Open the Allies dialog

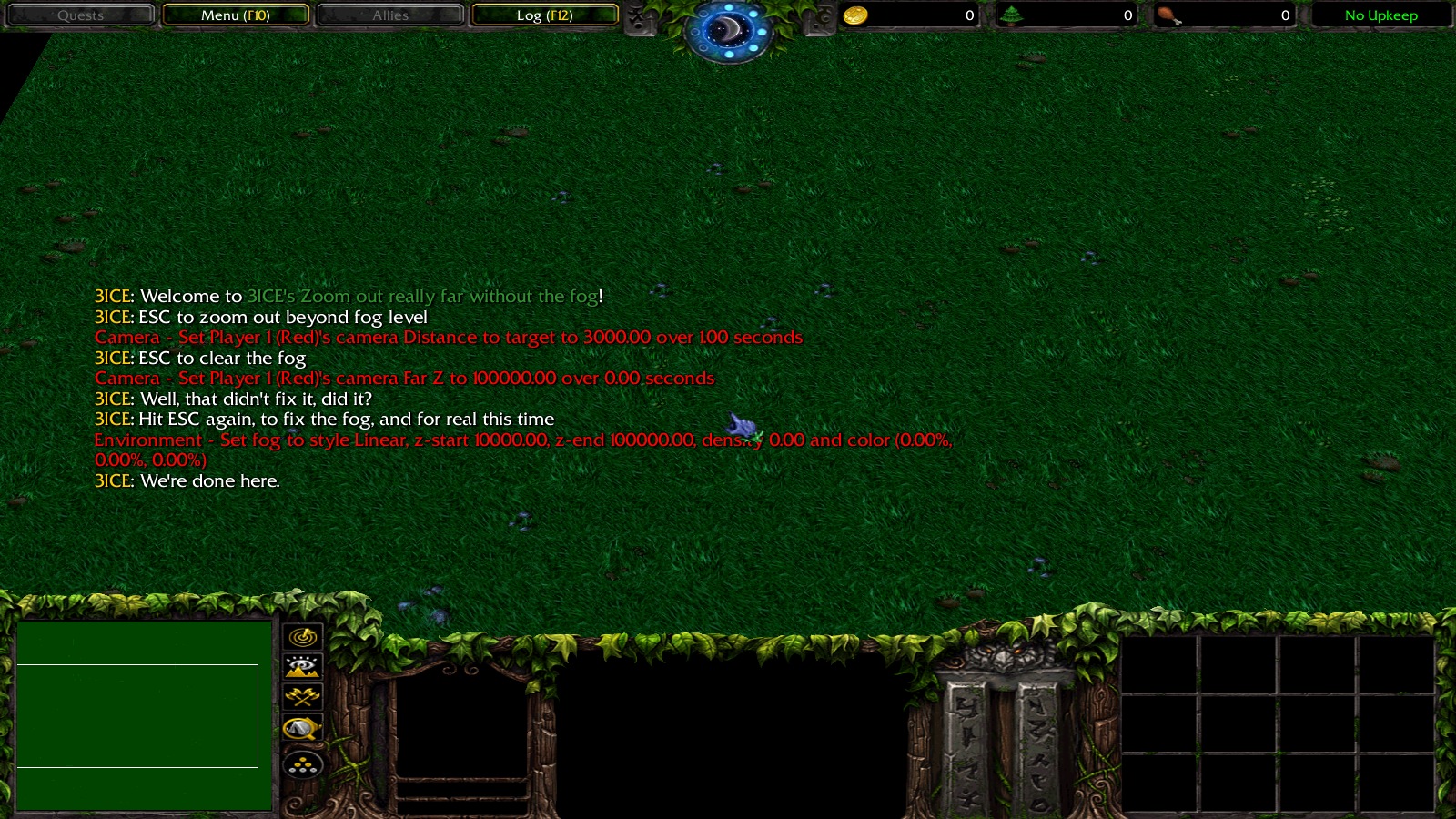[x=390, y=15]
